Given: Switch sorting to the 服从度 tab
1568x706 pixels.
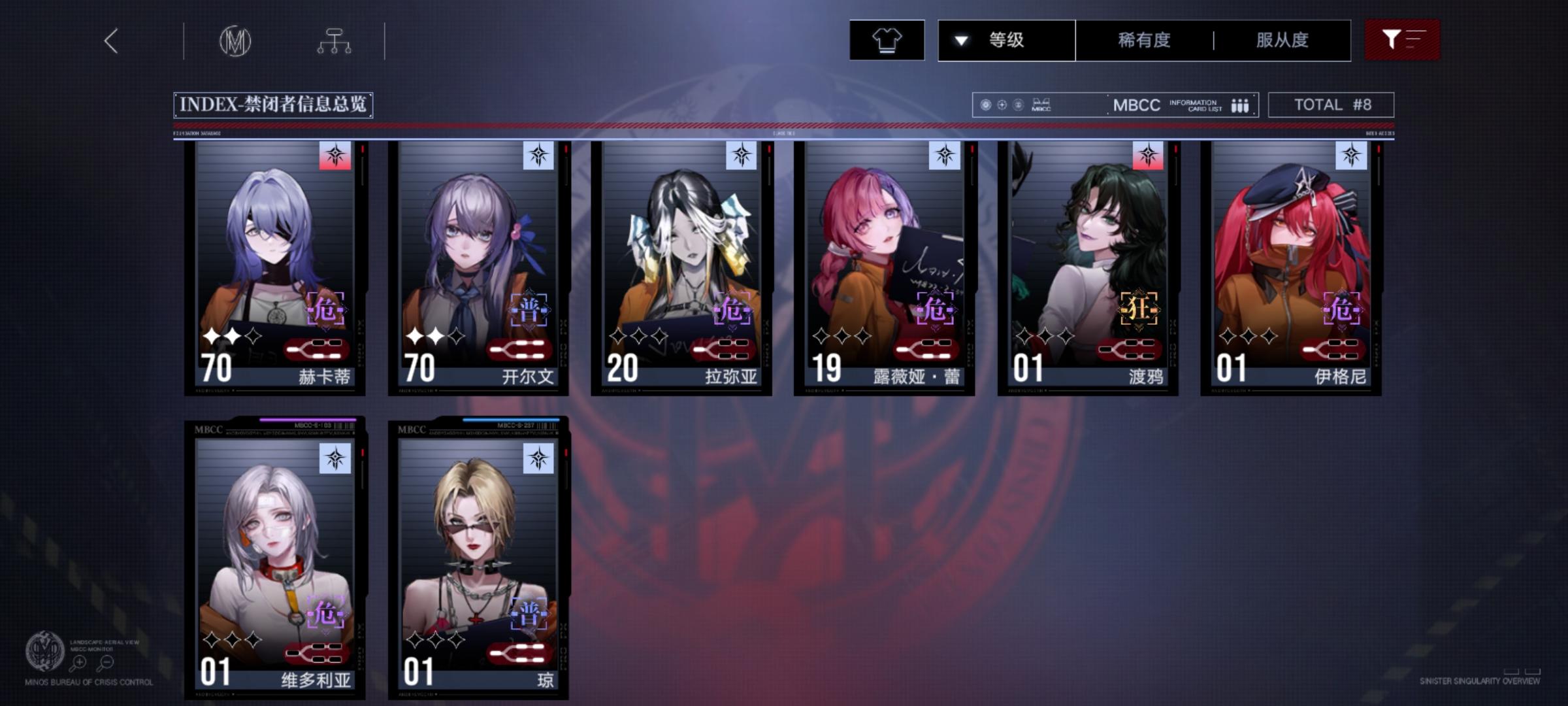Looking at the screenshot, I should pyautogui.click(x=1281, y=41).
